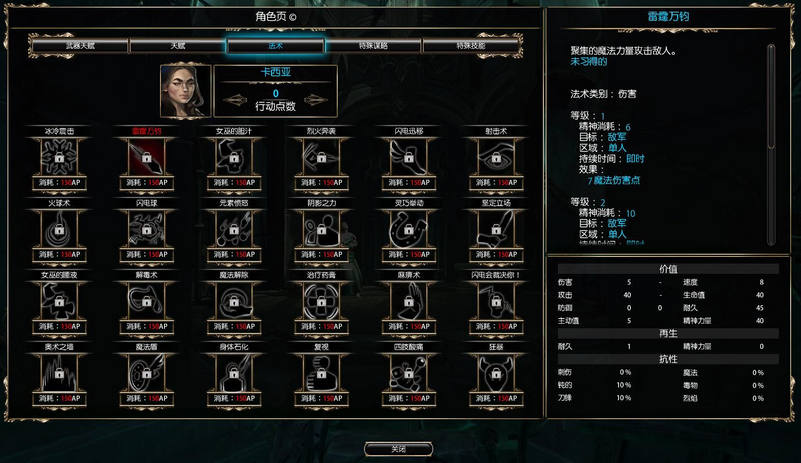Viewport: 801px width, 463px height.
Task: Select the 狂暴 horned spell icon
Action: click(x=491, y=373)
